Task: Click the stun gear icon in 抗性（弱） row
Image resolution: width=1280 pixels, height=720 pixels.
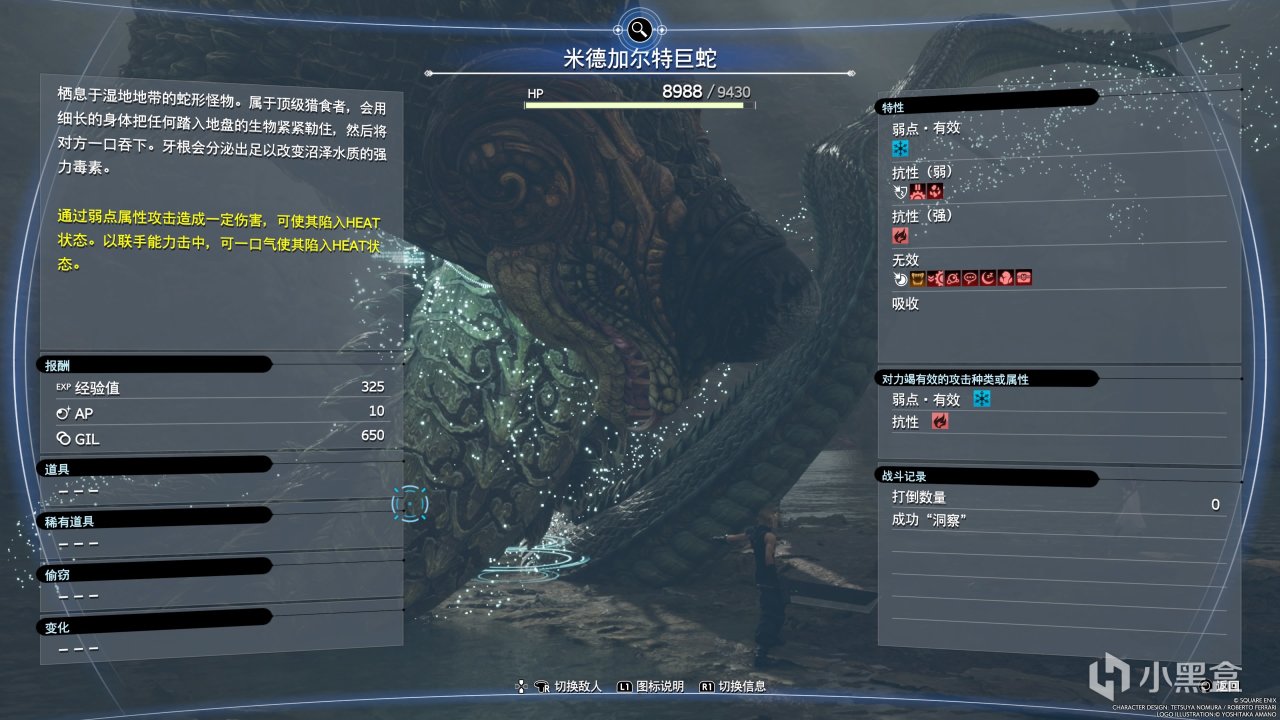Action: (x=917, y=191)
